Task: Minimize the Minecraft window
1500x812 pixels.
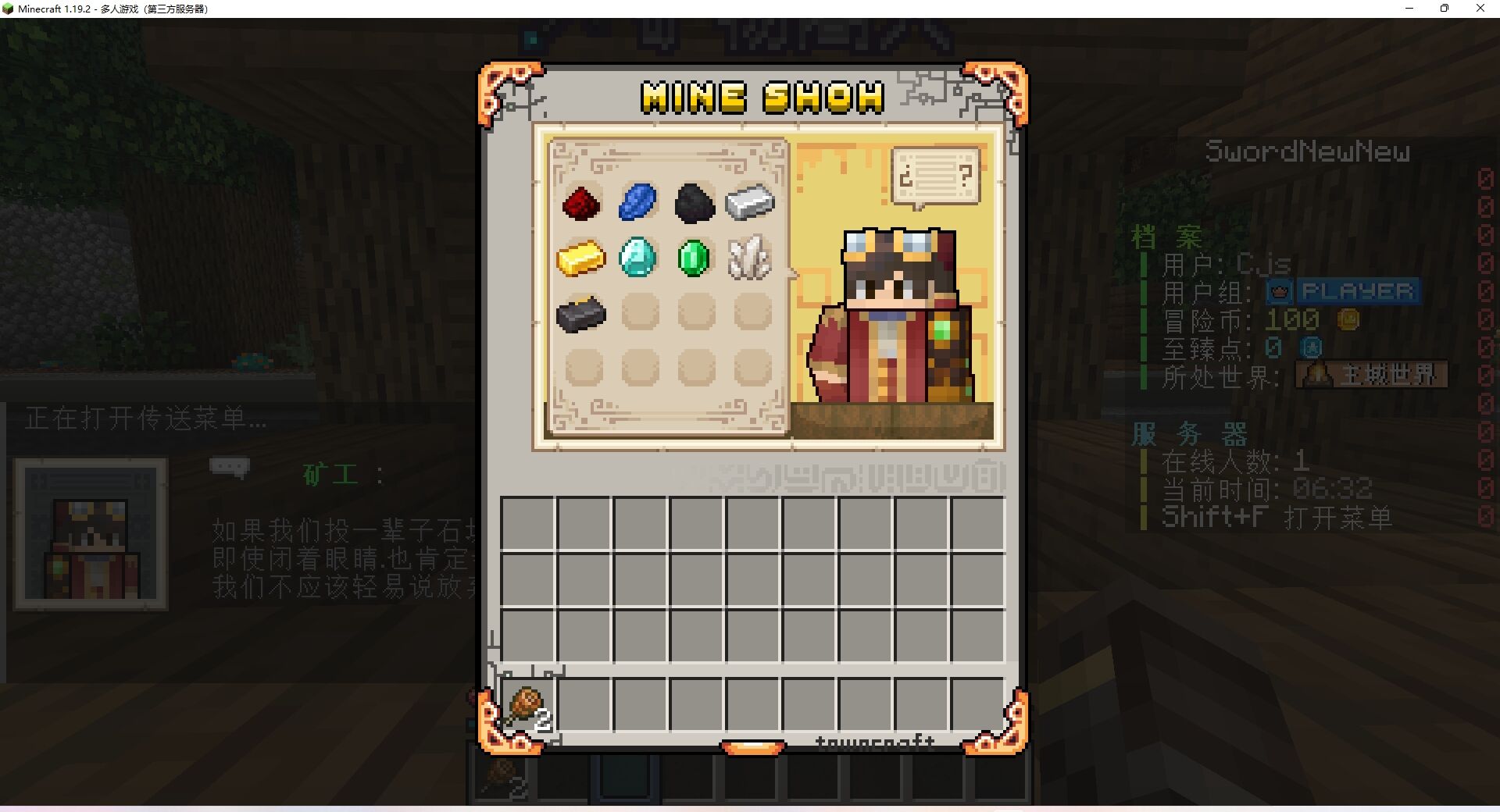Action: 1409,9
